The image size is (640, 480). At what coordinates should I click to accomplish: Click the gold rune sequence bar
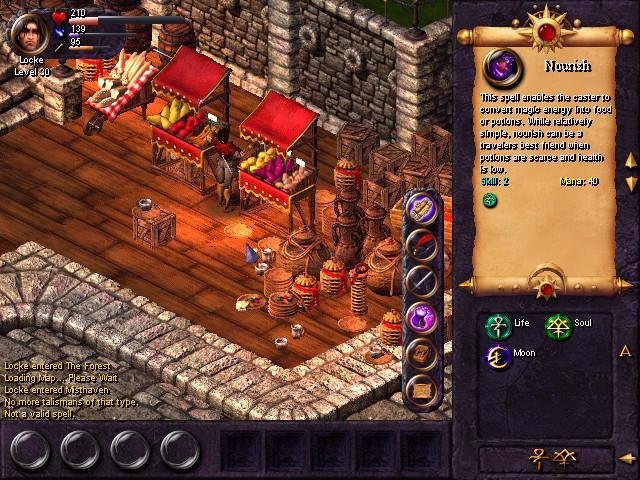543,458
